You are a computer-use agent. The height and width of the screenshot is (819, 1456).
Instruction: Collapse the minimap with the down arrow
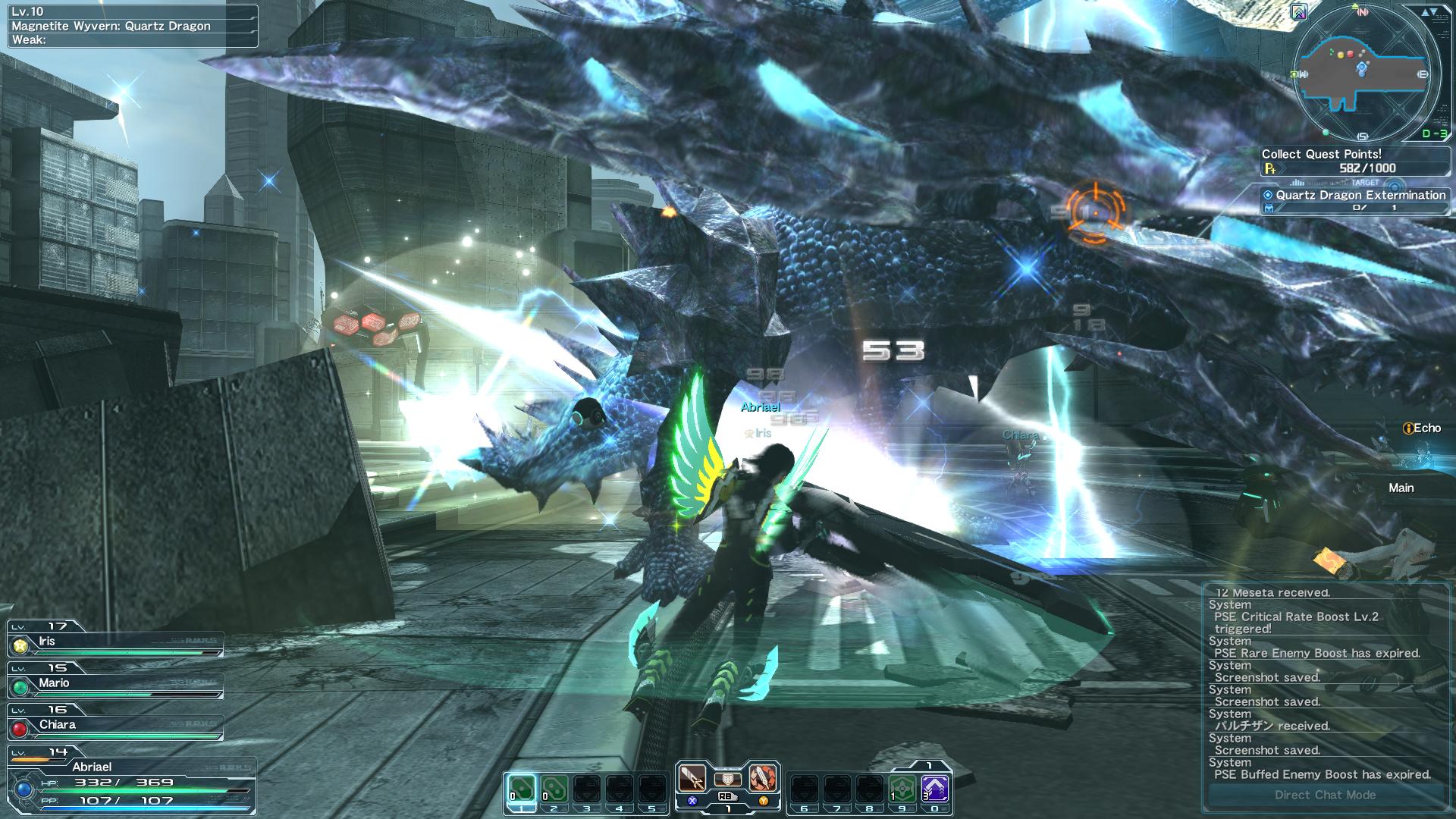pyautogui.click(x=1436, y=13)
